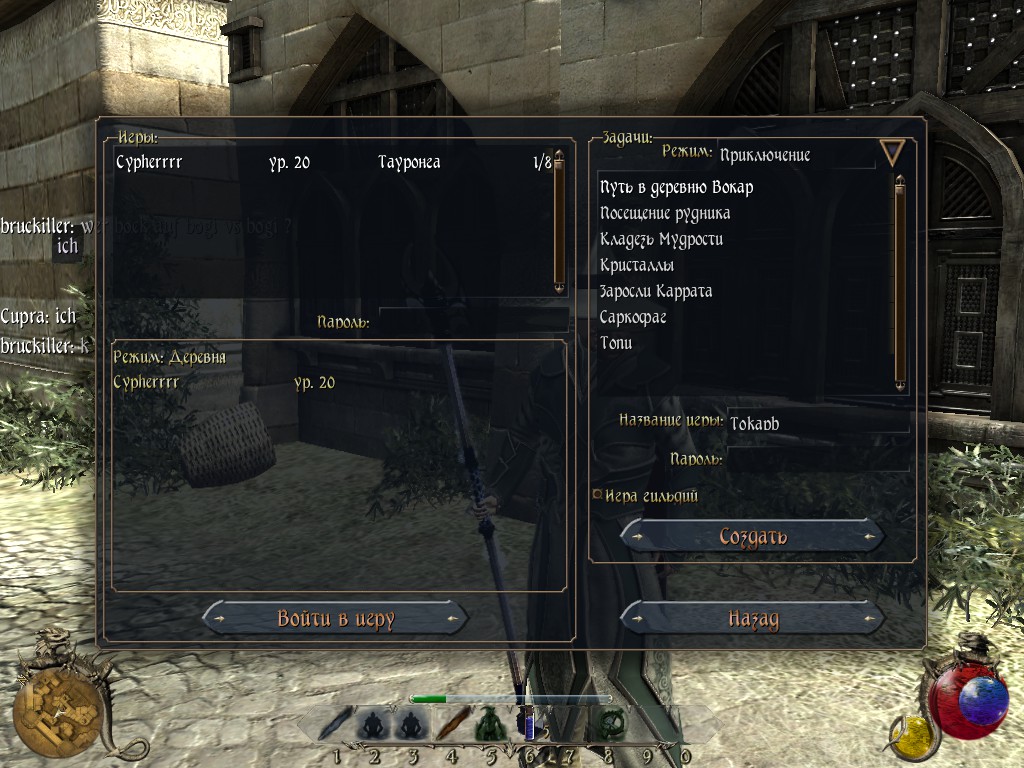
Task: Select the Саркофаг quest entry
Action: coord(633,317)
